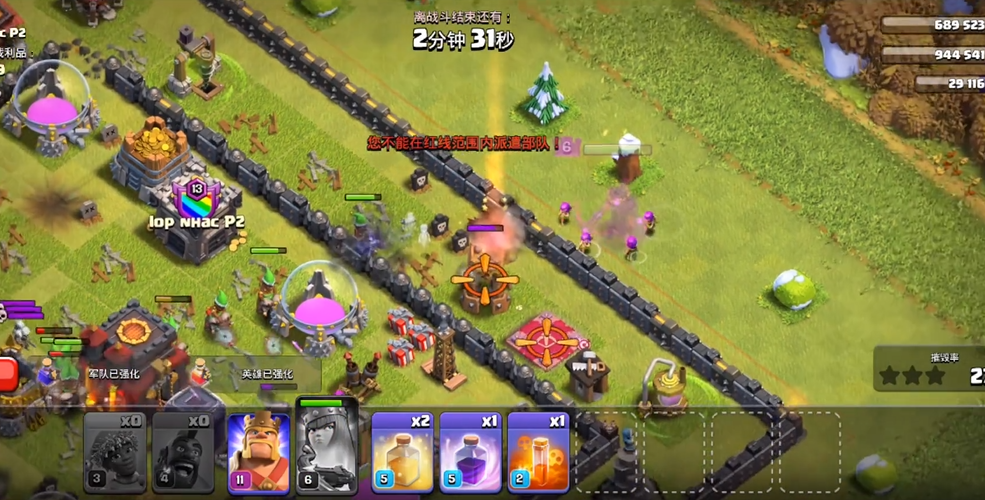Choose the yellow Healing spell card
This screenshot has width=985, height=500.
[402, 452]
